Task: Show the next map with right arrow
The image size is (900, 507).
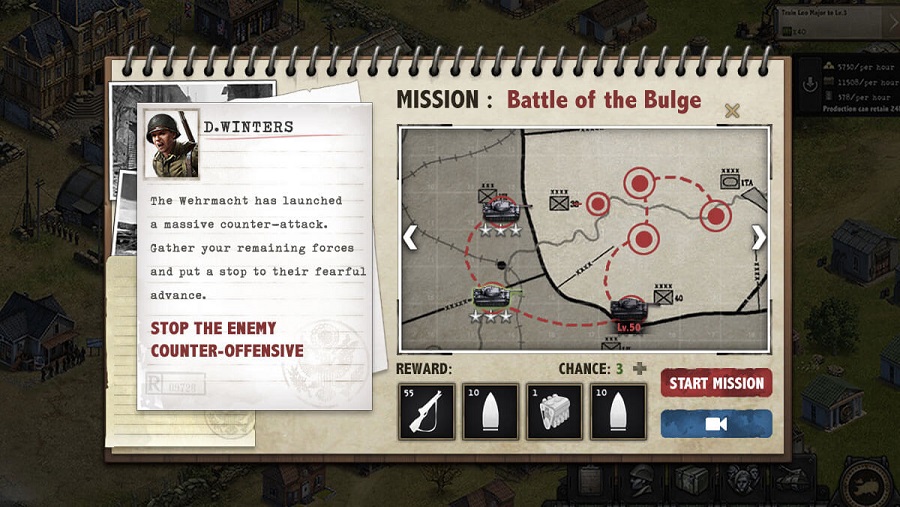Action: (758, 237)
